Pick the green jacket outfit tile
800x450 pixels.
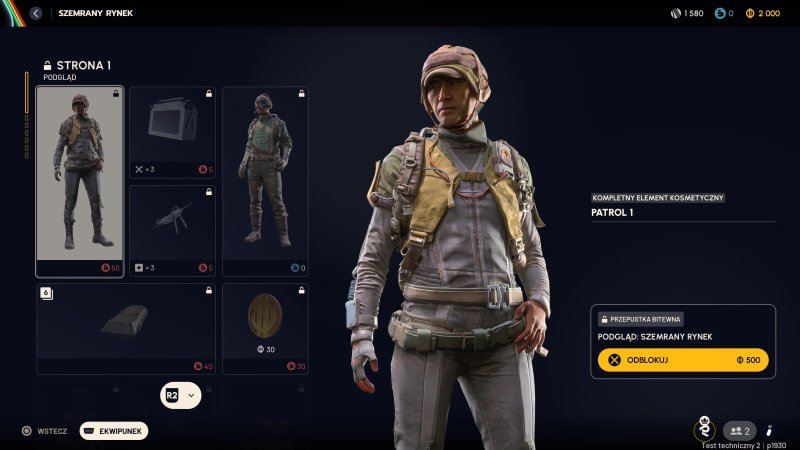(265, 180)
